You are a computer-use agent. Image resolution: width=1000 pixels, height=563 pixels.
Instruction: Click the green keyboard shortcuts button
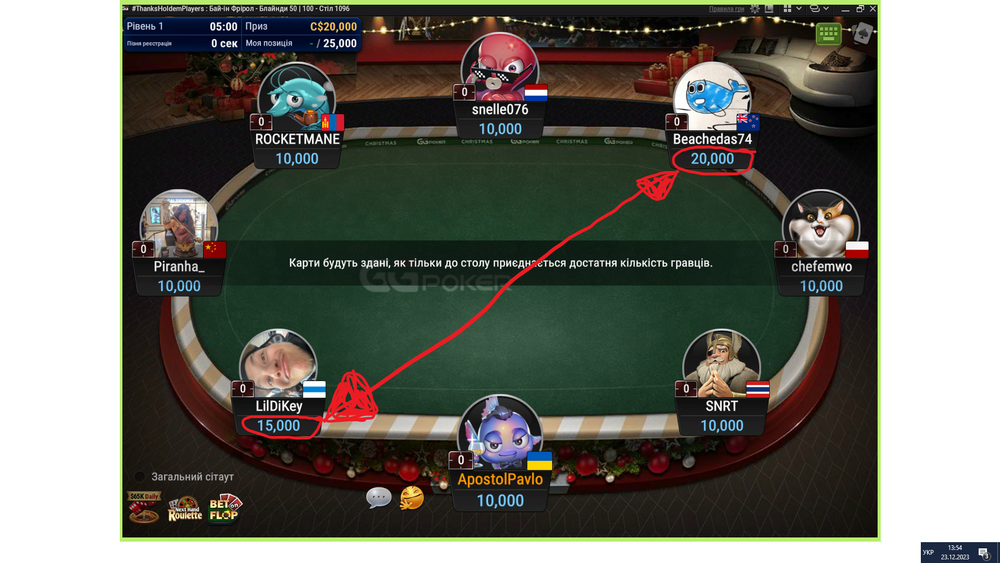[828, 33]
